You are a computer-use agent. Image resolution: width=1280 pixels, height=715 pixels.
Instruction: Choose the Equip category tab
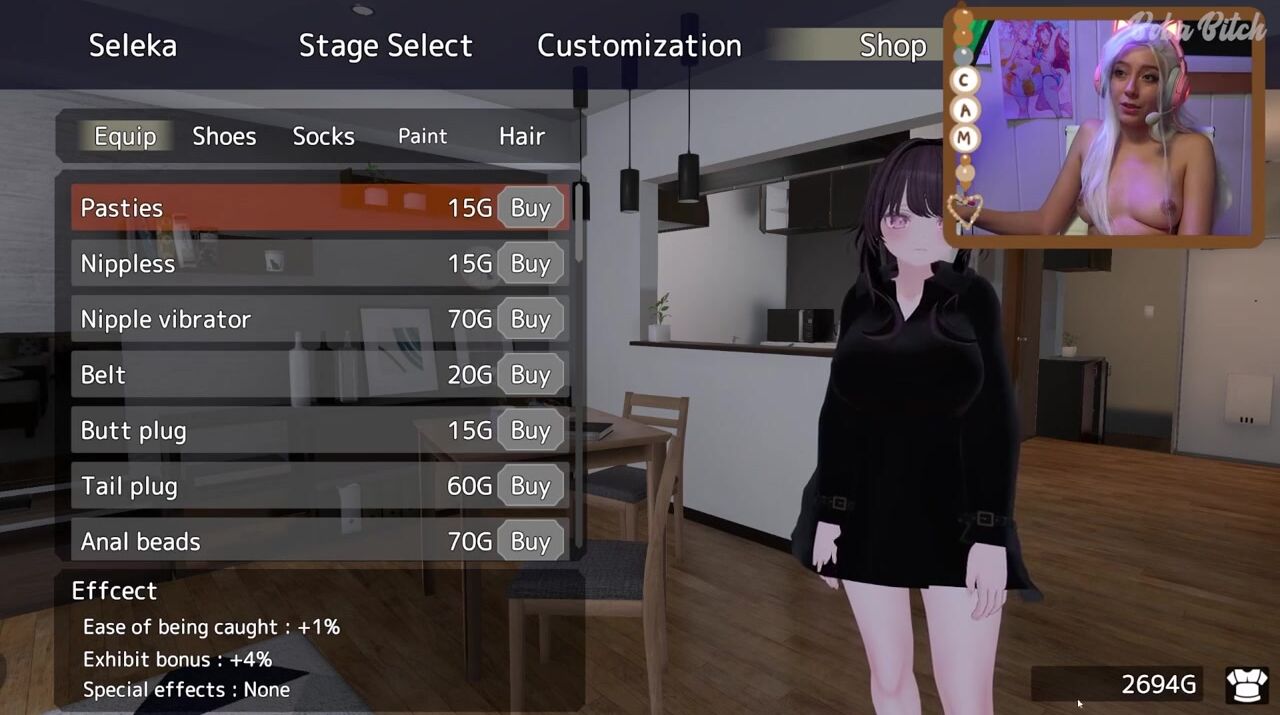[125, 136]
